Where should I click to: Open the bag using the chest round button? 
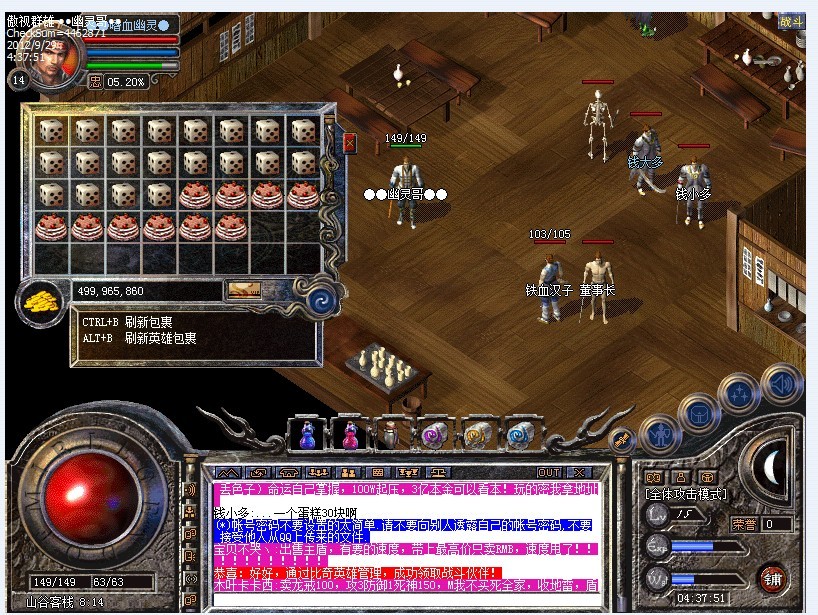pos(699,411)
